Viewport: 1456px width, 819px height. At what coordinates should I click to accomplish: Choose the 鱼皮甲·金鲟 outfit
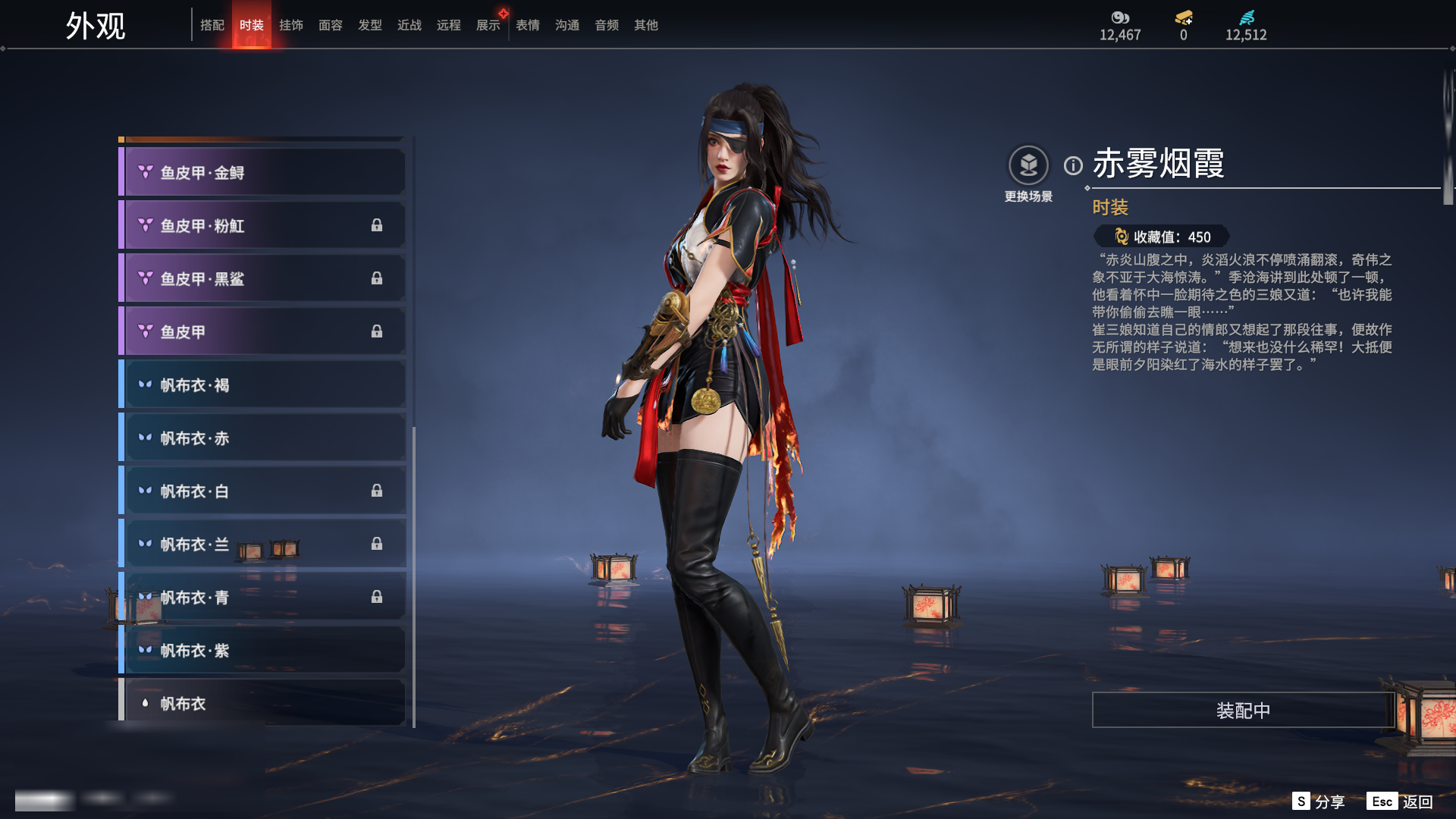coord(262,173)
